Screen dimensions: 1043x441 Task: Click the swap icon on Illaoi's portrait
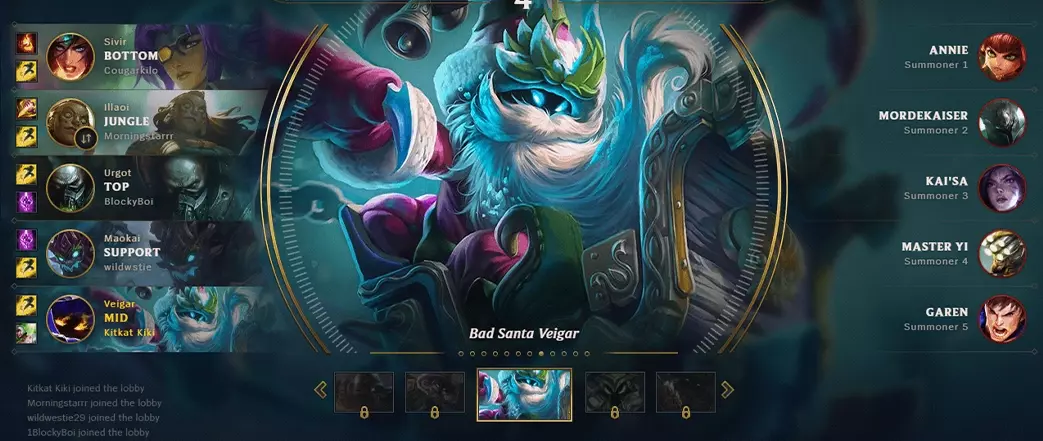pos(86,139)
